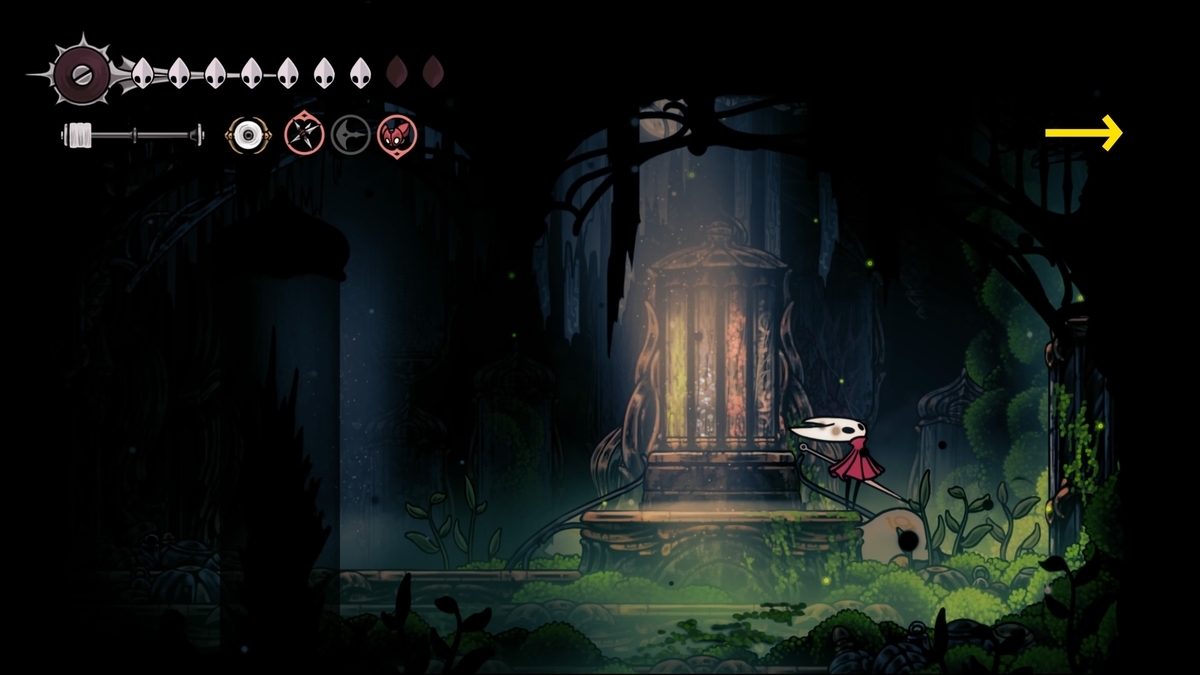Screen dimensions: 1200x675
Task: Click the yellow right-pointing arrow
Action: point(1083,132)
